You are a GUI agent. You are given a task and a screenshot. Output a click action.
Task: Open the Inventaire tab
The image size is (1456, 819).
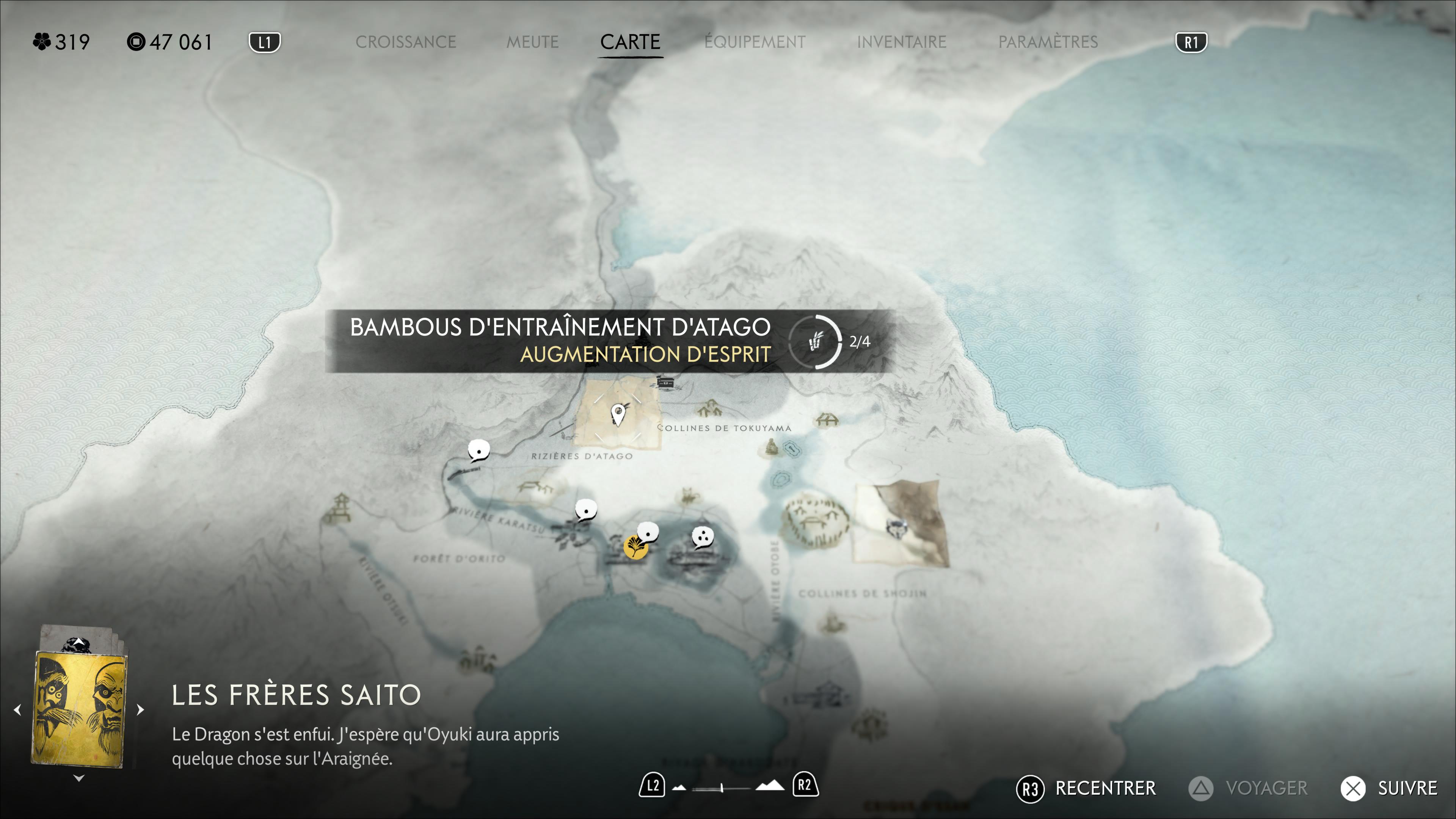pos(901,42)
